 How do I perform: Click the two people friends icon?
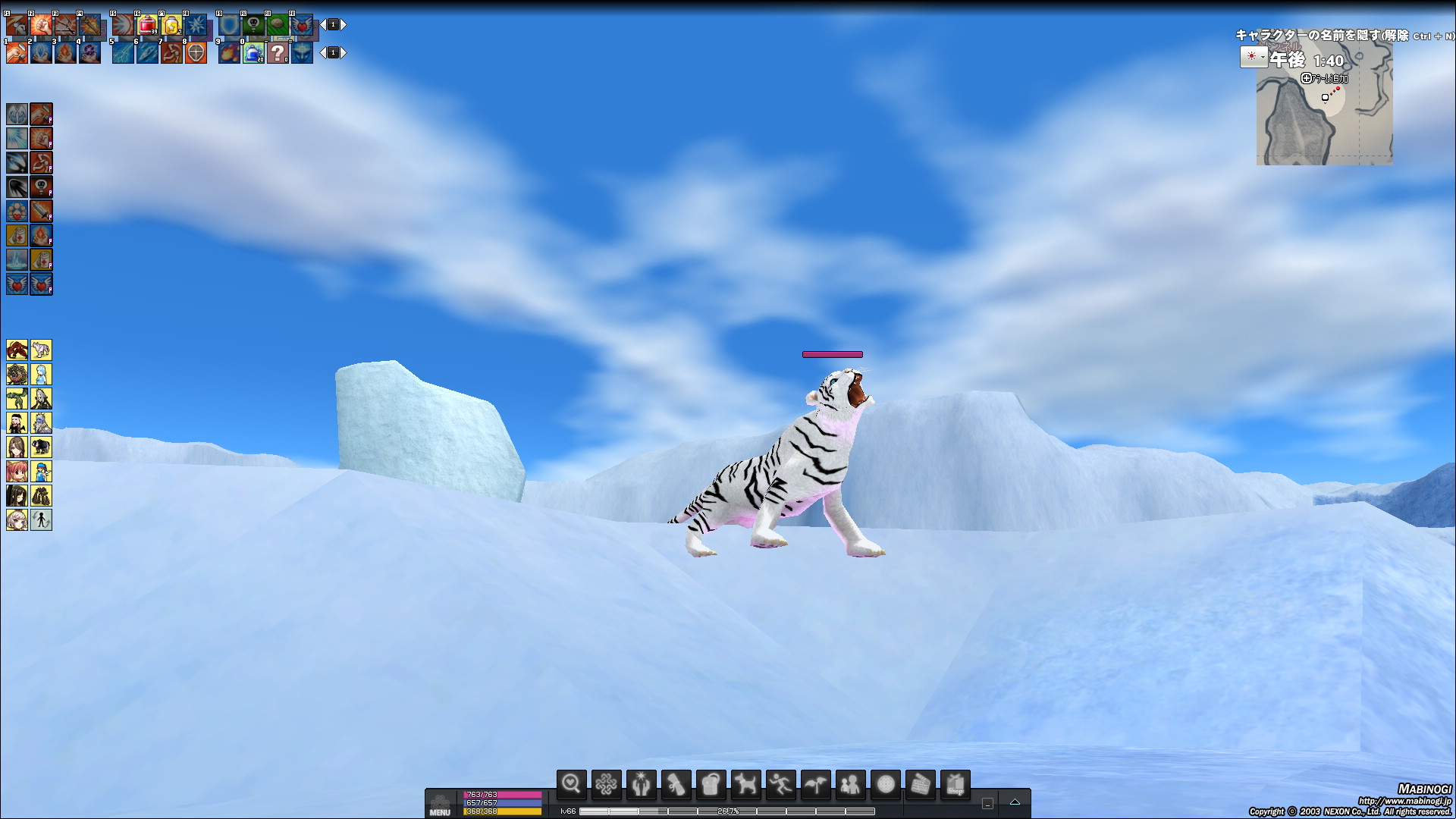tap(850, 784)
